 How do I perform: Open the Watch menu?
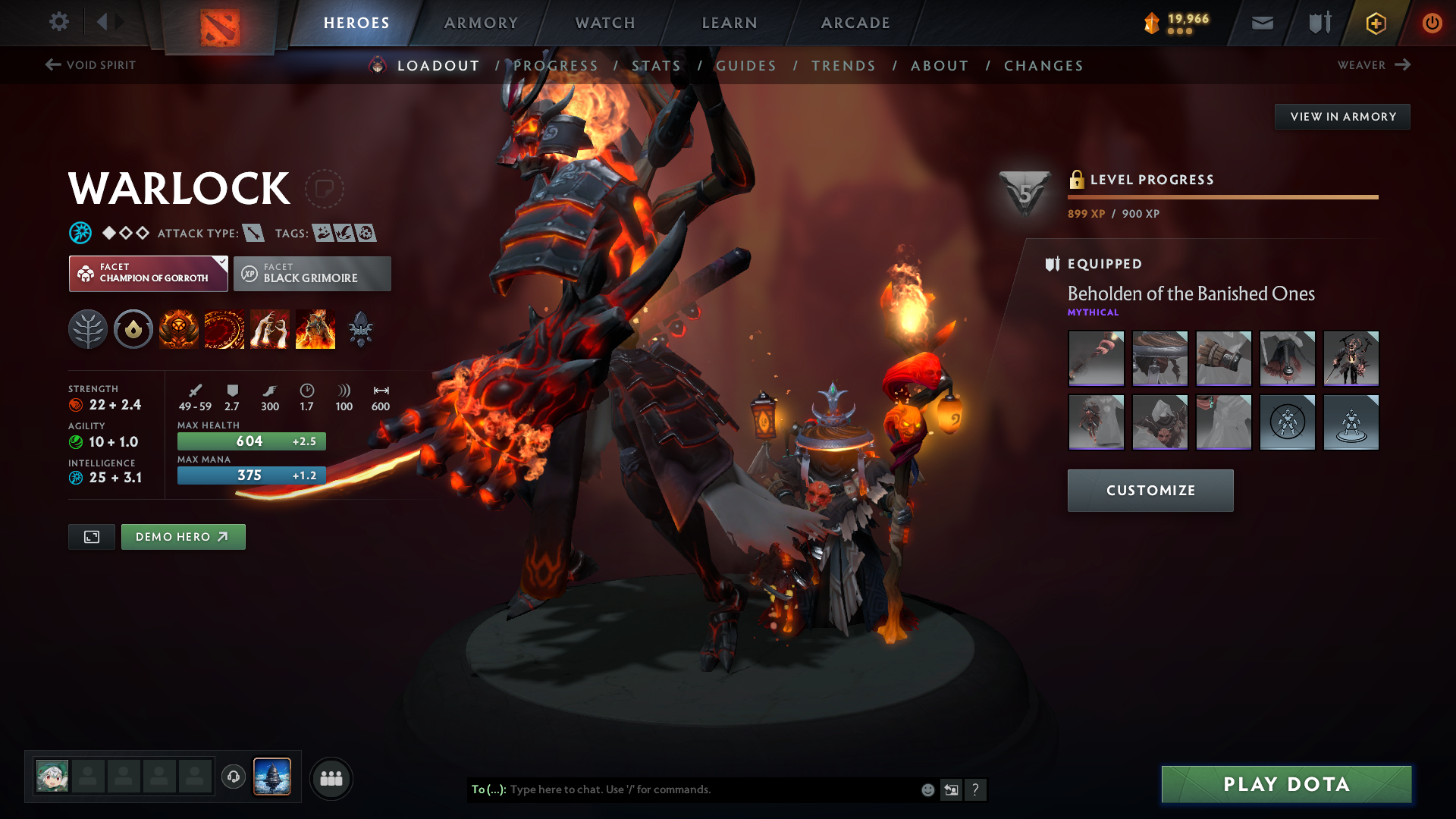604,22
